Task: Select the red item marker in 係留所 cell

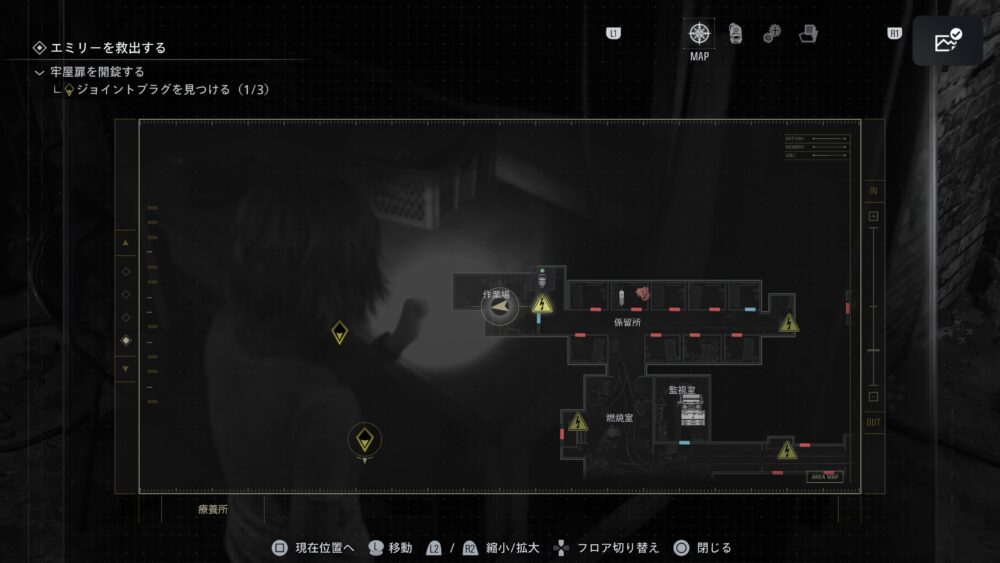Action: pyautogui.click(x=644, y=294)
